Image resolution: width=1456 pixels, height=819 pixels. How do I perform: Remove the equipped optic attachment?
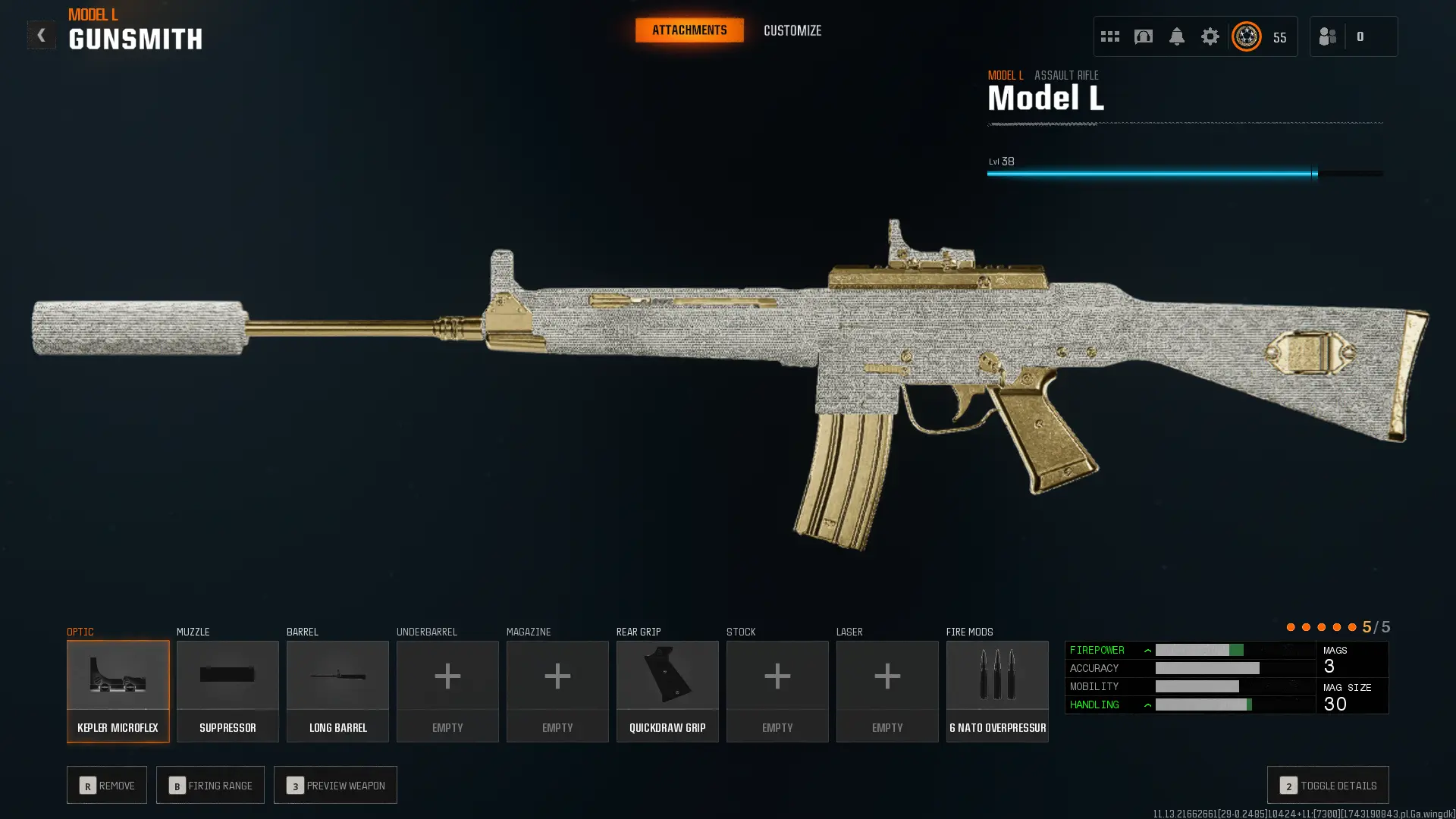pos(106,785)
